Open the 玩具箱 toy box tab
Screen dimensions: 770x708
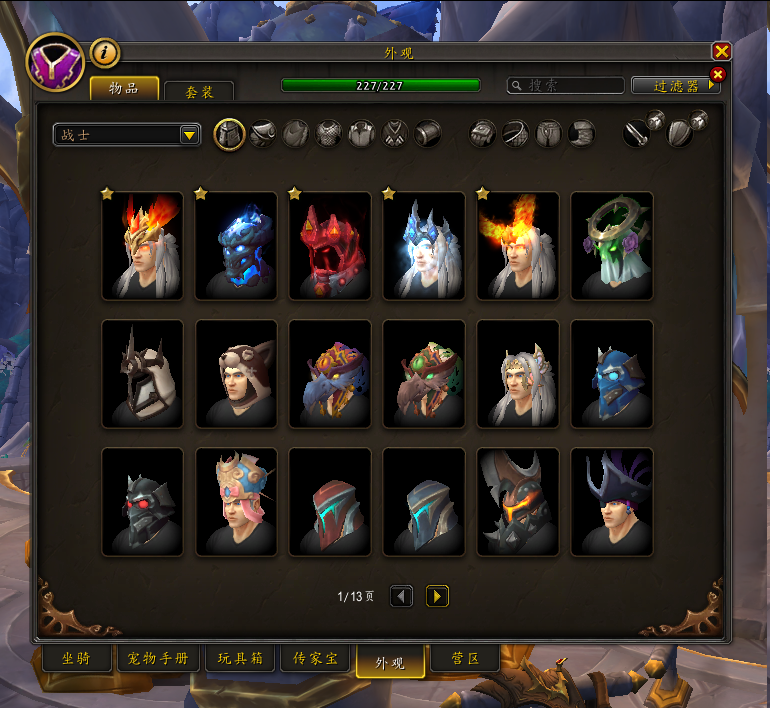(239, 659)
